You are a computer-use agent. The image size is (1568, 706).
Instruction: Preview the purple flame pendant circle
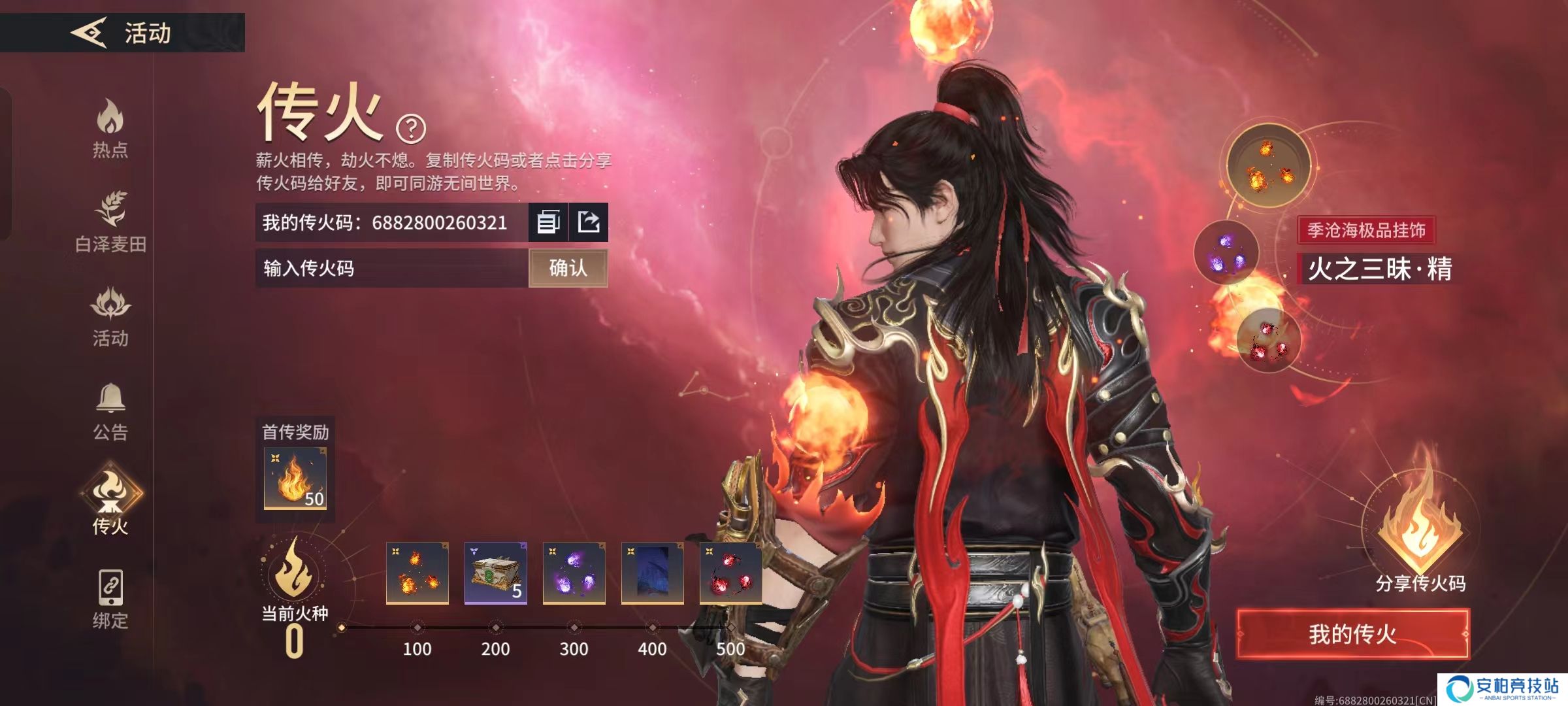pos(1226,252)
